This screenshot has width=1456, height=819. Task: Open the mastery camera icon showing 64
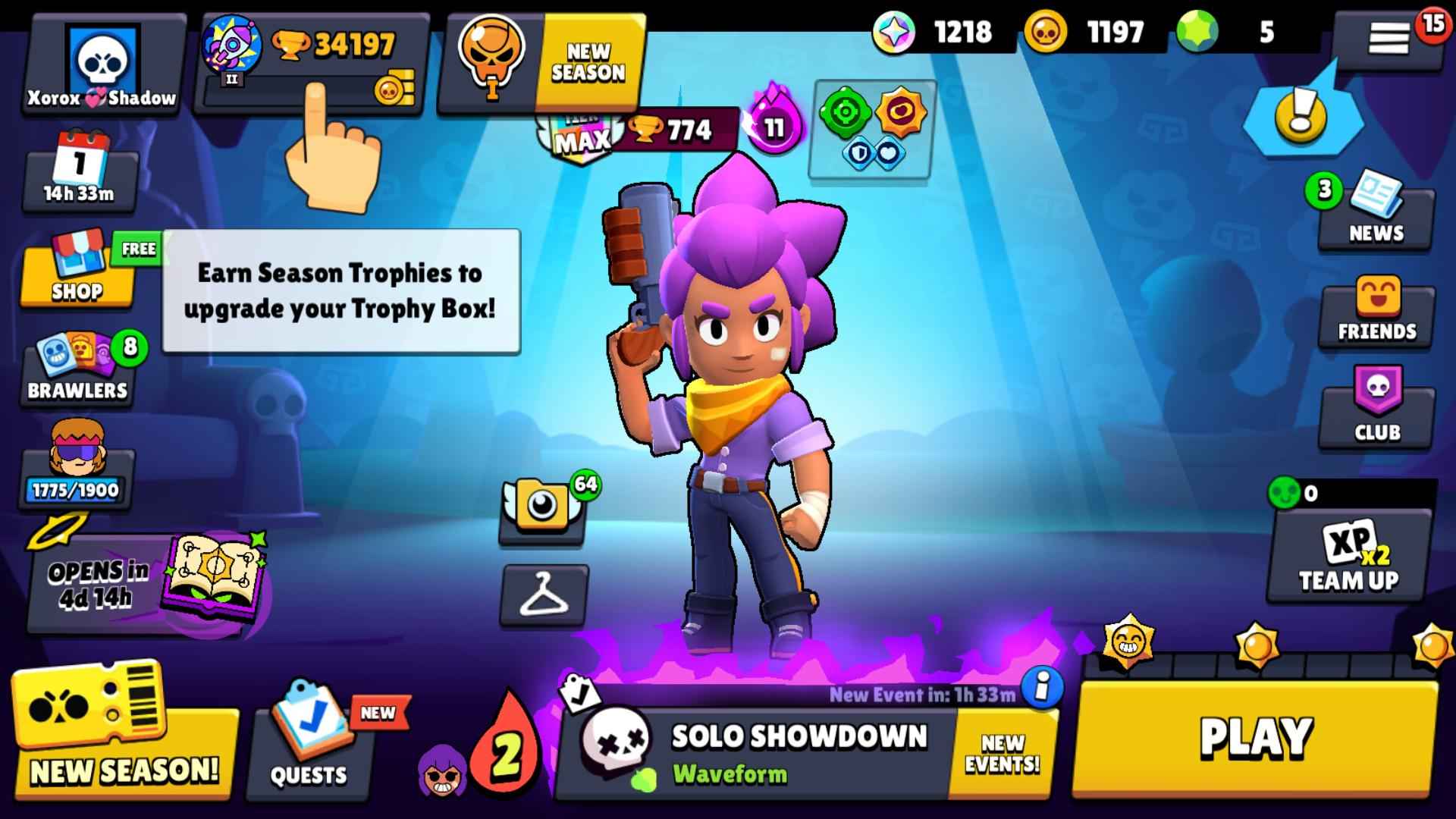(541, 508)
